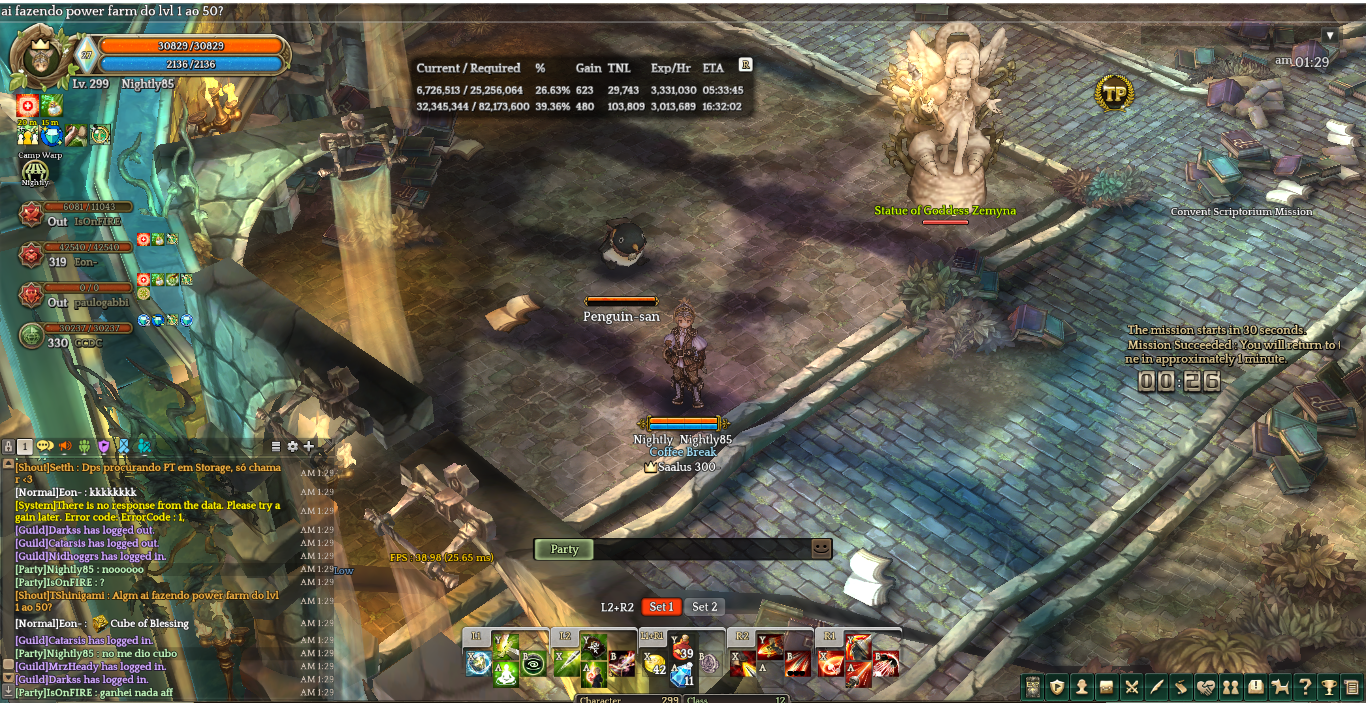Image resolution: width=1366 pixels, height=703 pixels.
Task: Click the Party chat mode button
Action: pos(564,549)
